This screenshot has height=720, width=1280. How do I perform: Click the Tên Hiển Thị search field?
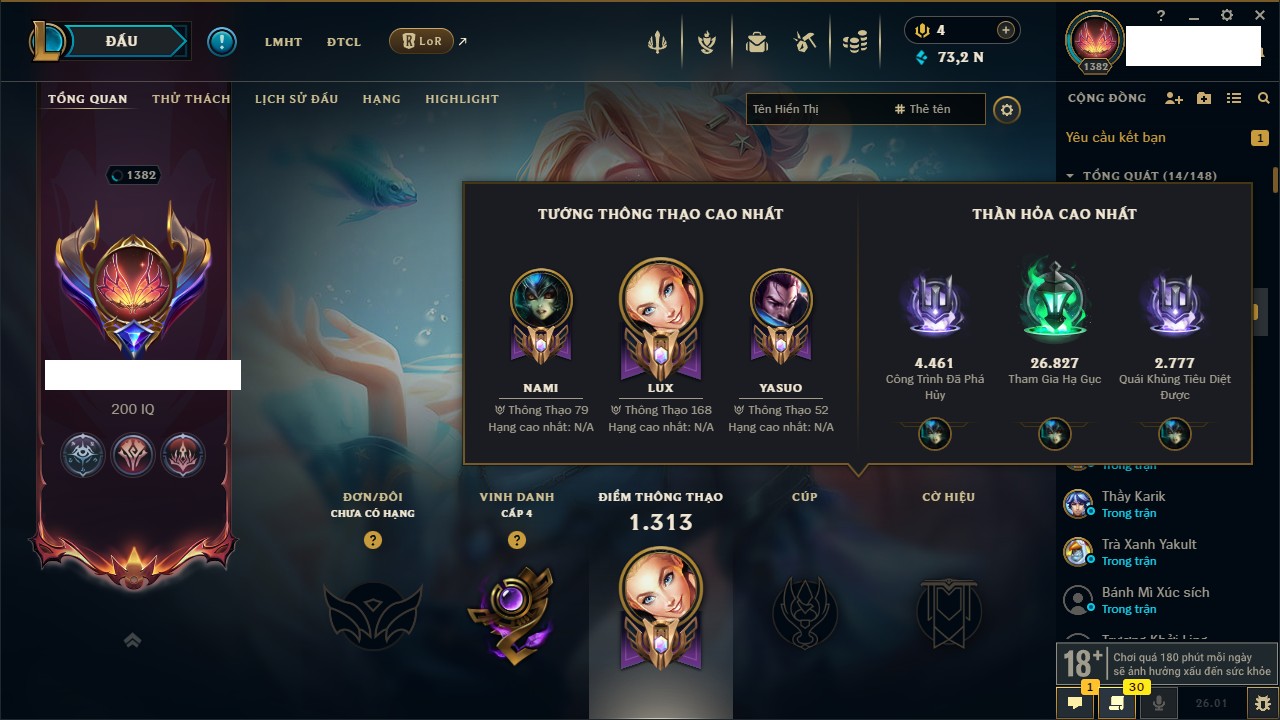[815, 109]
